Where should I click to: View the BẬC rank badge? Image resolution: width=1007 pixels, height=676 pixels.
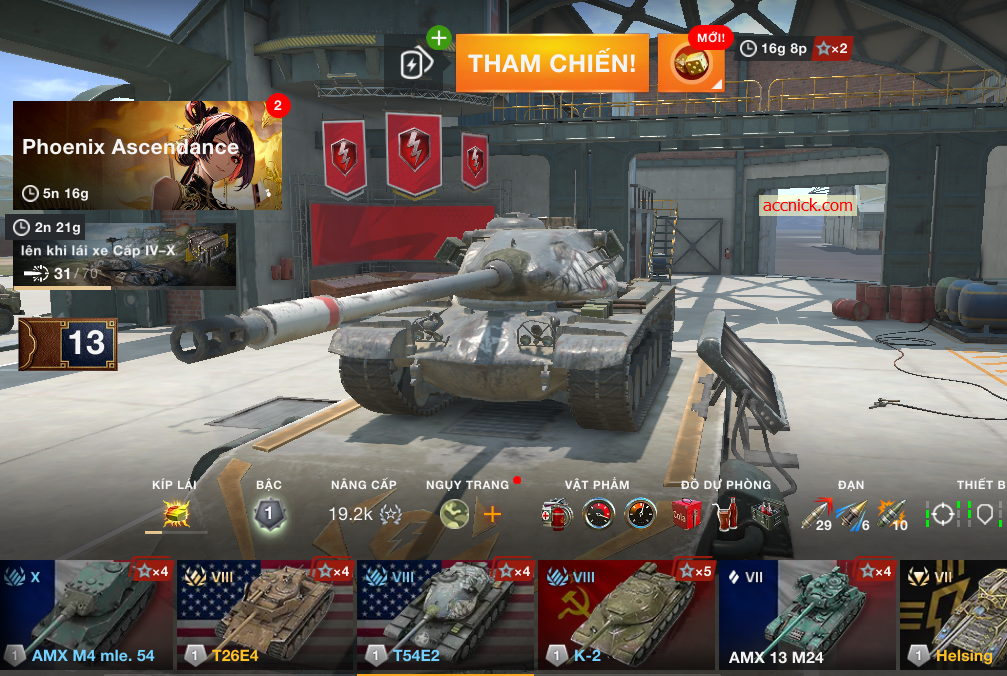(268, 514)
